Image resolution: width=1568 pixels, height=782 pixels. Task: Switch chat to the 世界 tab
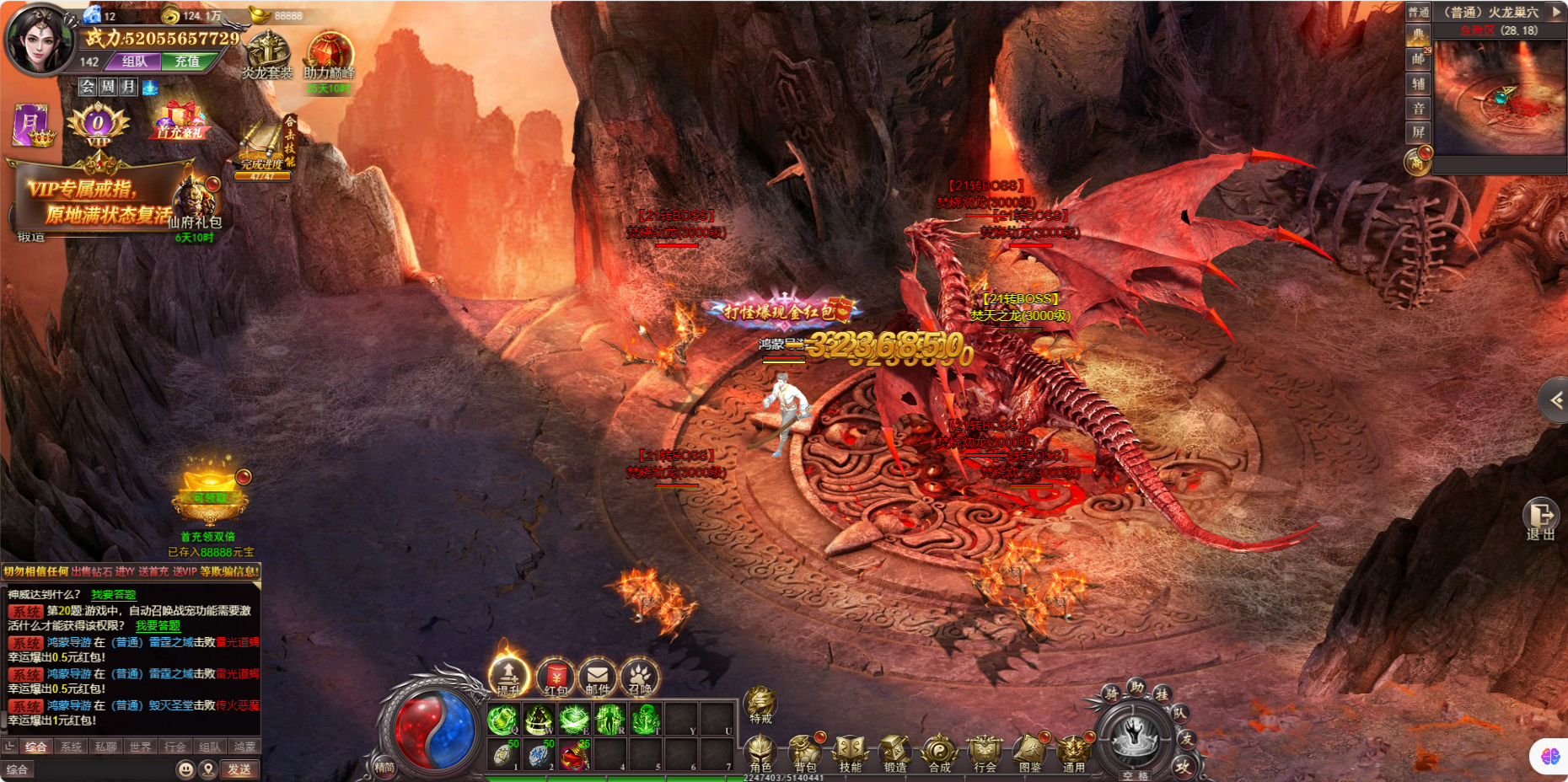click(140, 747)
